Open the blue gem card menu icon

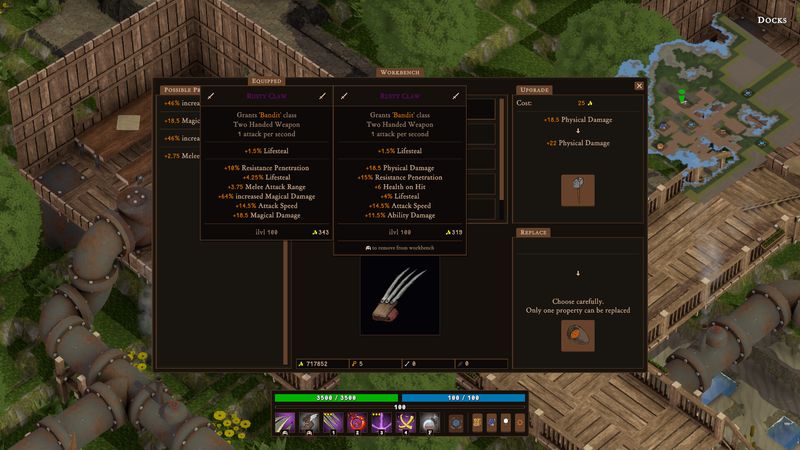click(491, 424)
